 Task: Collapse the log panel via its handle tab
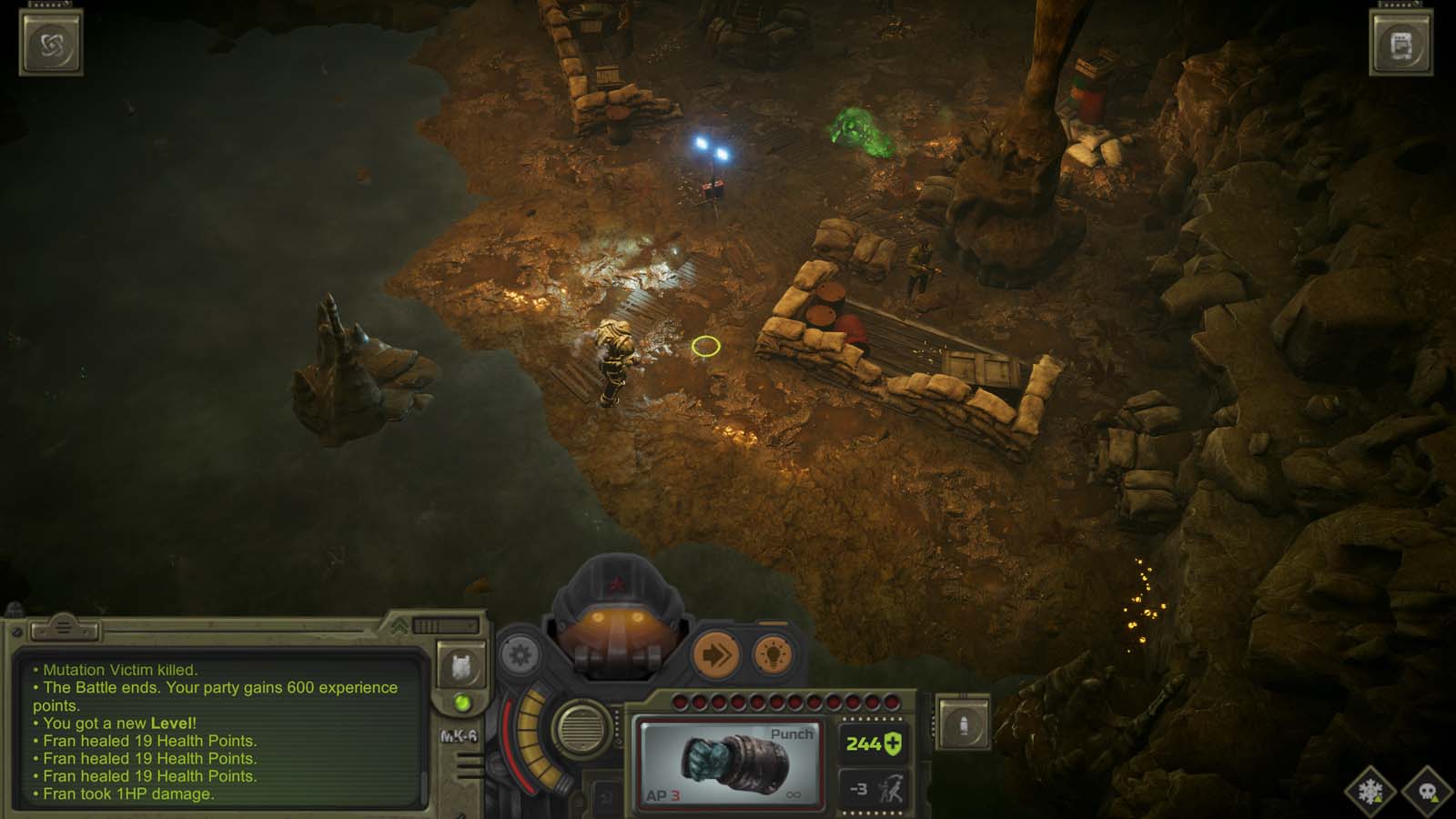click(65, 629)
